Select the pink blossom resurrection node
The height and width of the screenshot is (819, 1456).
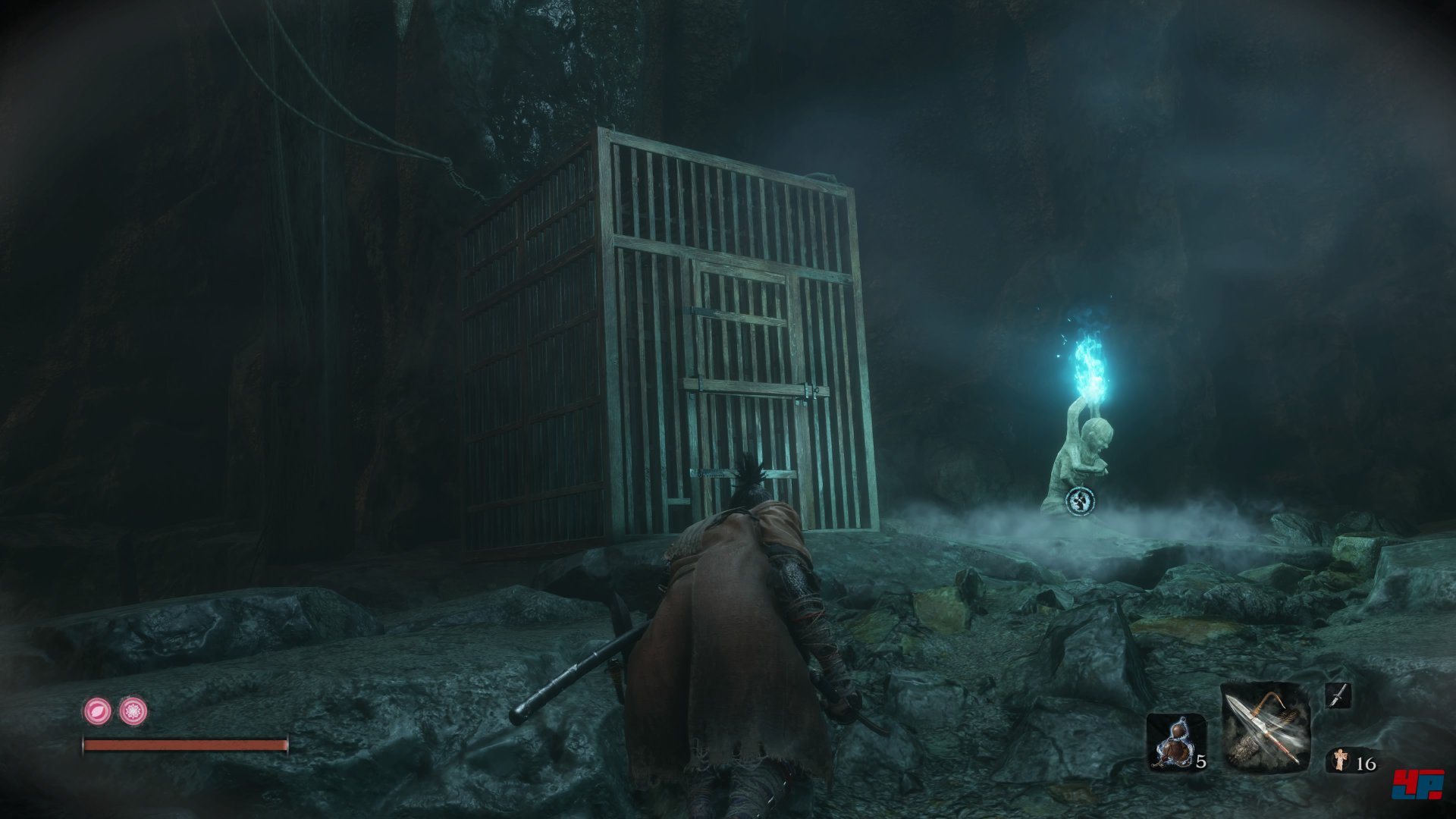pos(133,711)
